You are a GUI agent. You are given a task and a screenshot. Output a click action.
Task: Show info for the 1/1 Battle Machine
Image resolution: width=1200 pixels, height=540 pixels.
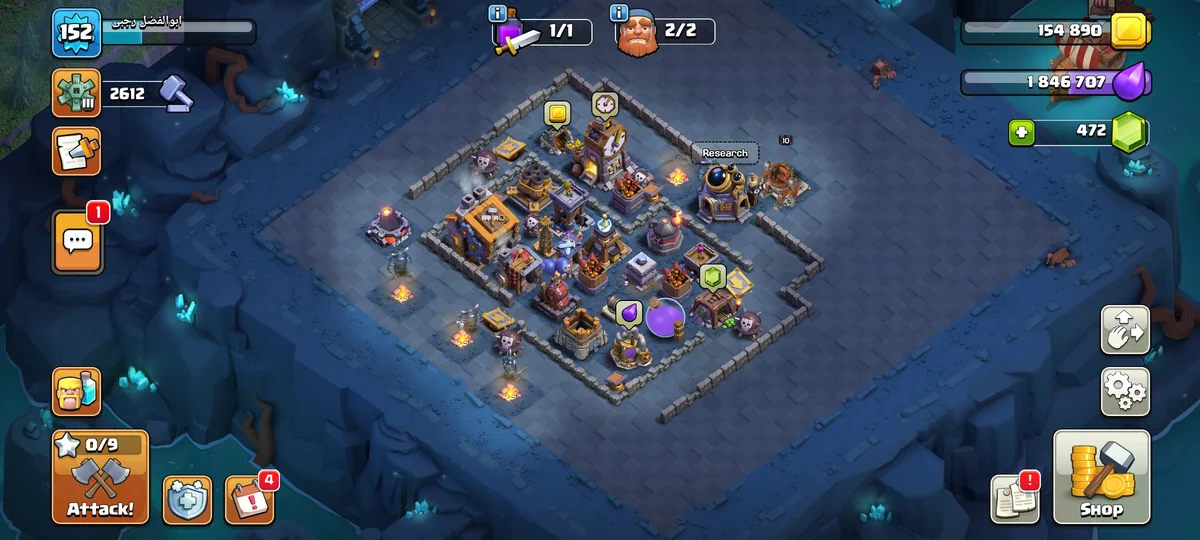tap(497, 13)
